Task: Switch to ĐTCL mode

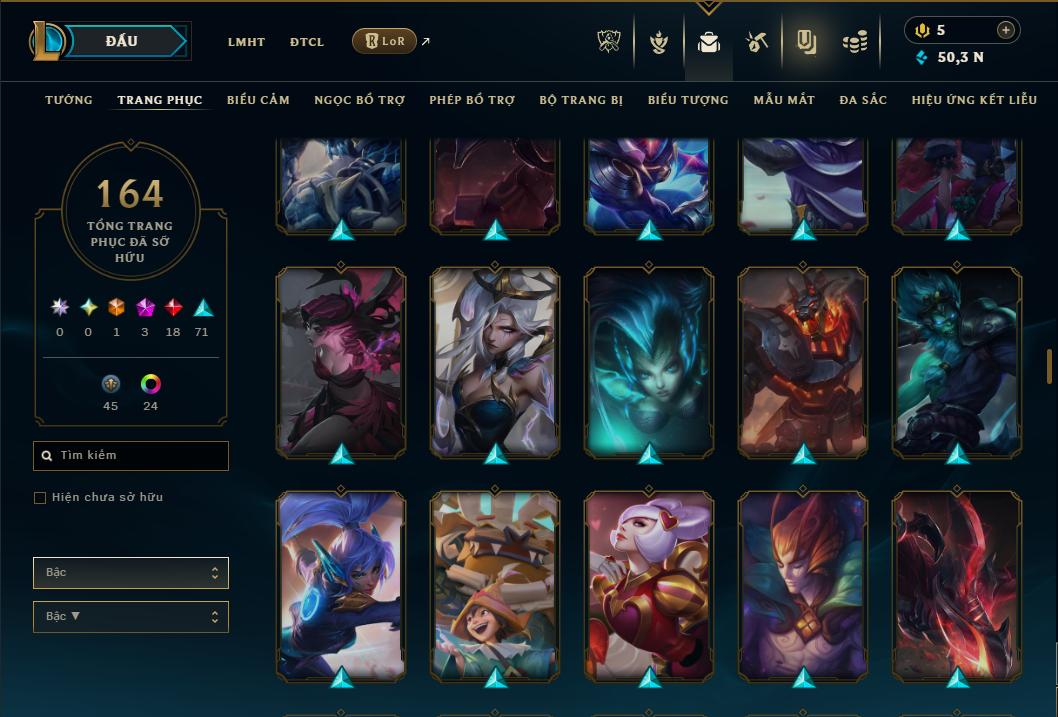Action: pyautogui.click(x=307, y=42)
